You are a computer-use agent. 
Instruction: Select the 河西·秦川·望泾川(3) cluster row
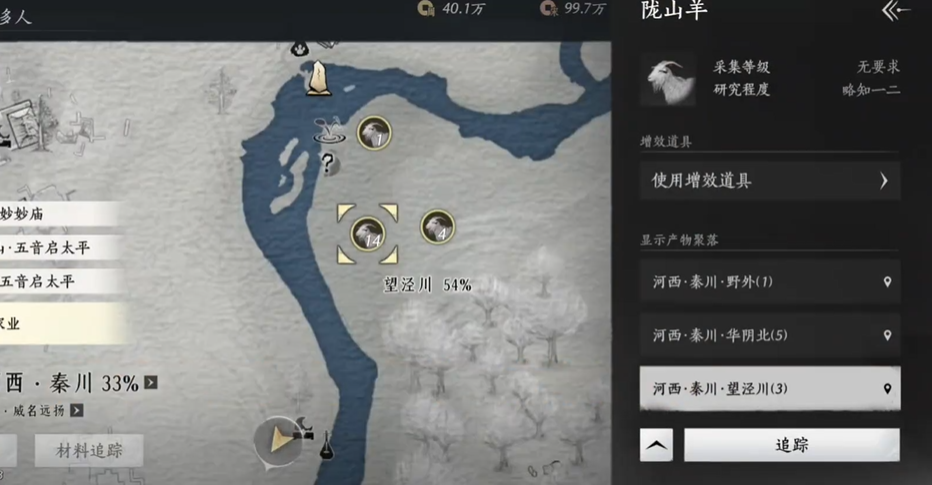coord(770,388)
